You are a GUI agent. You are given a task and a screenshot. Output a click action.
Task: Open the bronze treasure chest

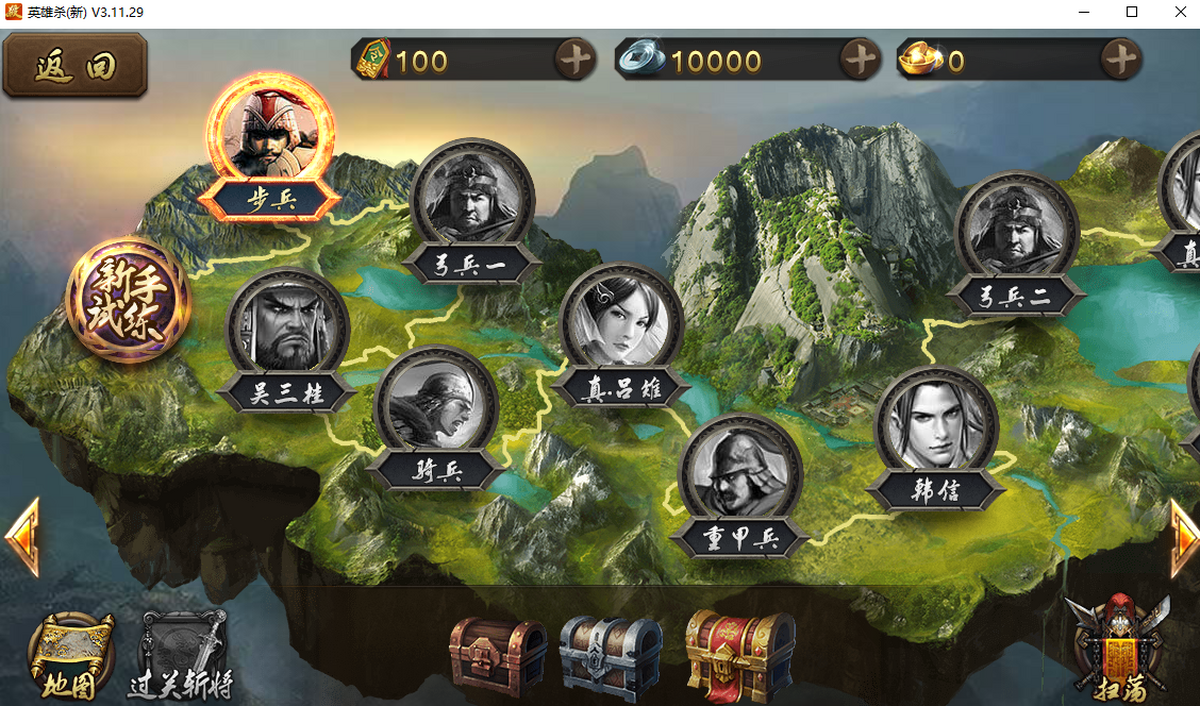(498, 655)
